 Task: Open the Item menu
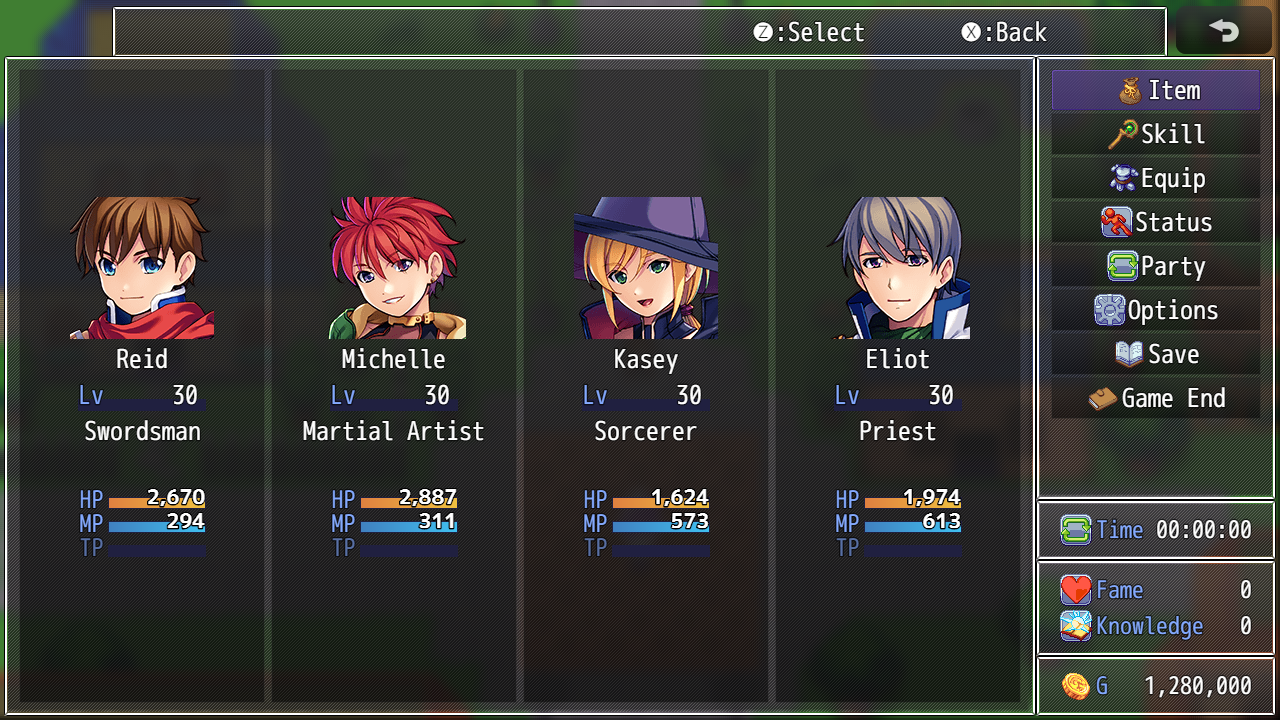(x=1156, y=90)
